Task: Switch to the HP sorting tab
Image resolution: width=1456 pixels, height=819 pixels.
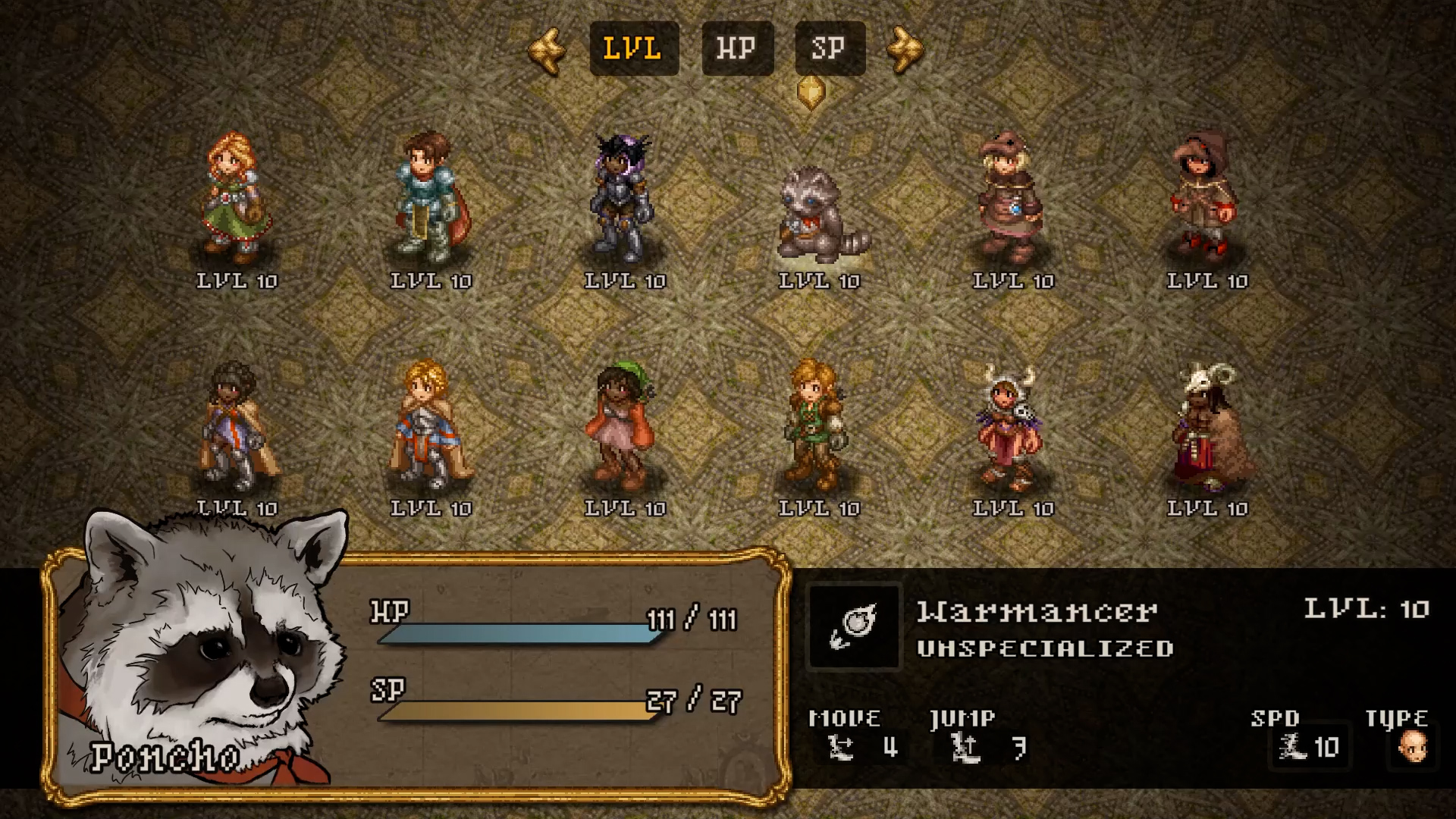Action: [736, 48]
